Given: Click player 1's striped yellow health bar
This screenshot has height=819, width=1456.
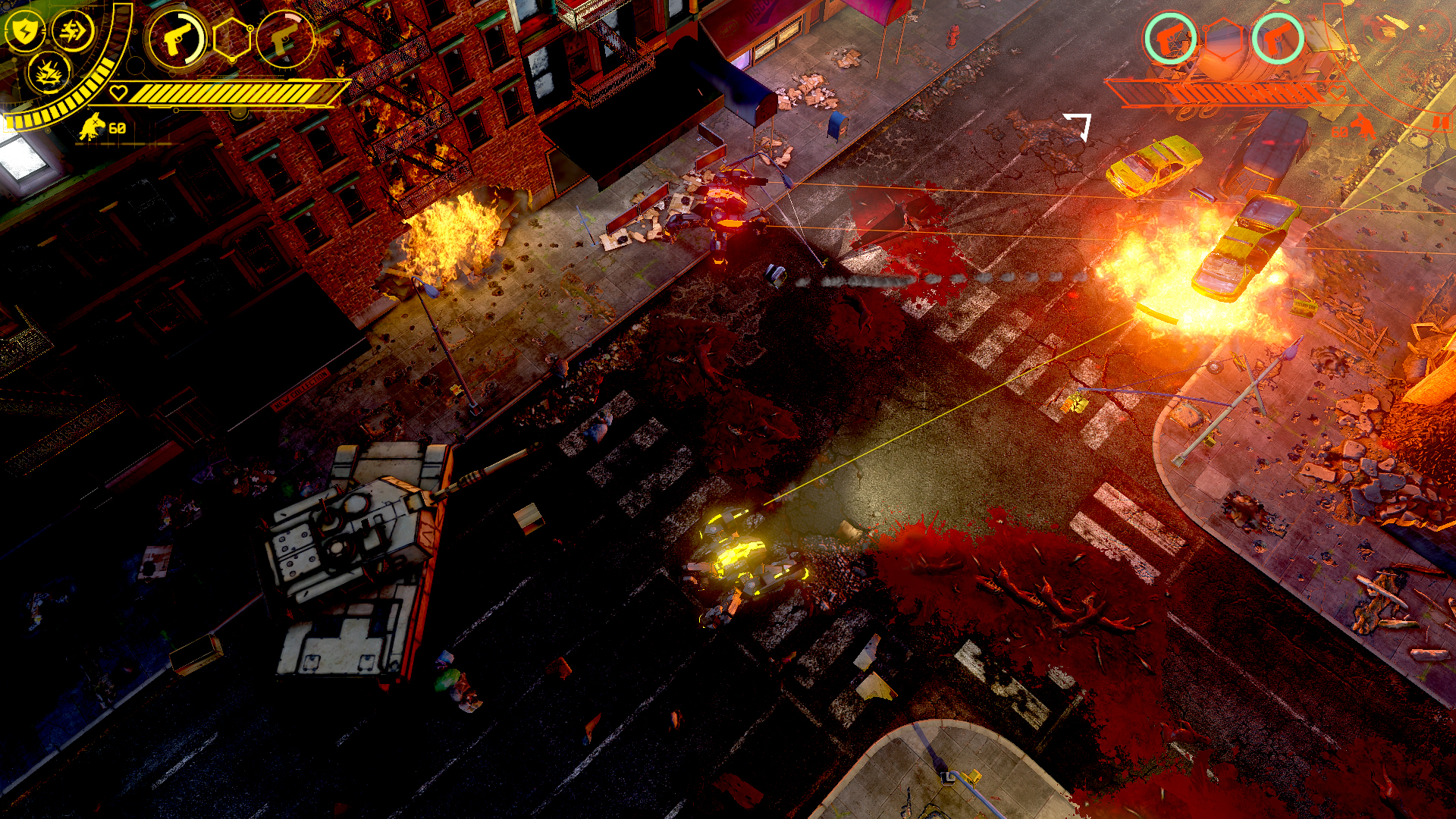Looking at the screenshot, I should pos(231,93).
